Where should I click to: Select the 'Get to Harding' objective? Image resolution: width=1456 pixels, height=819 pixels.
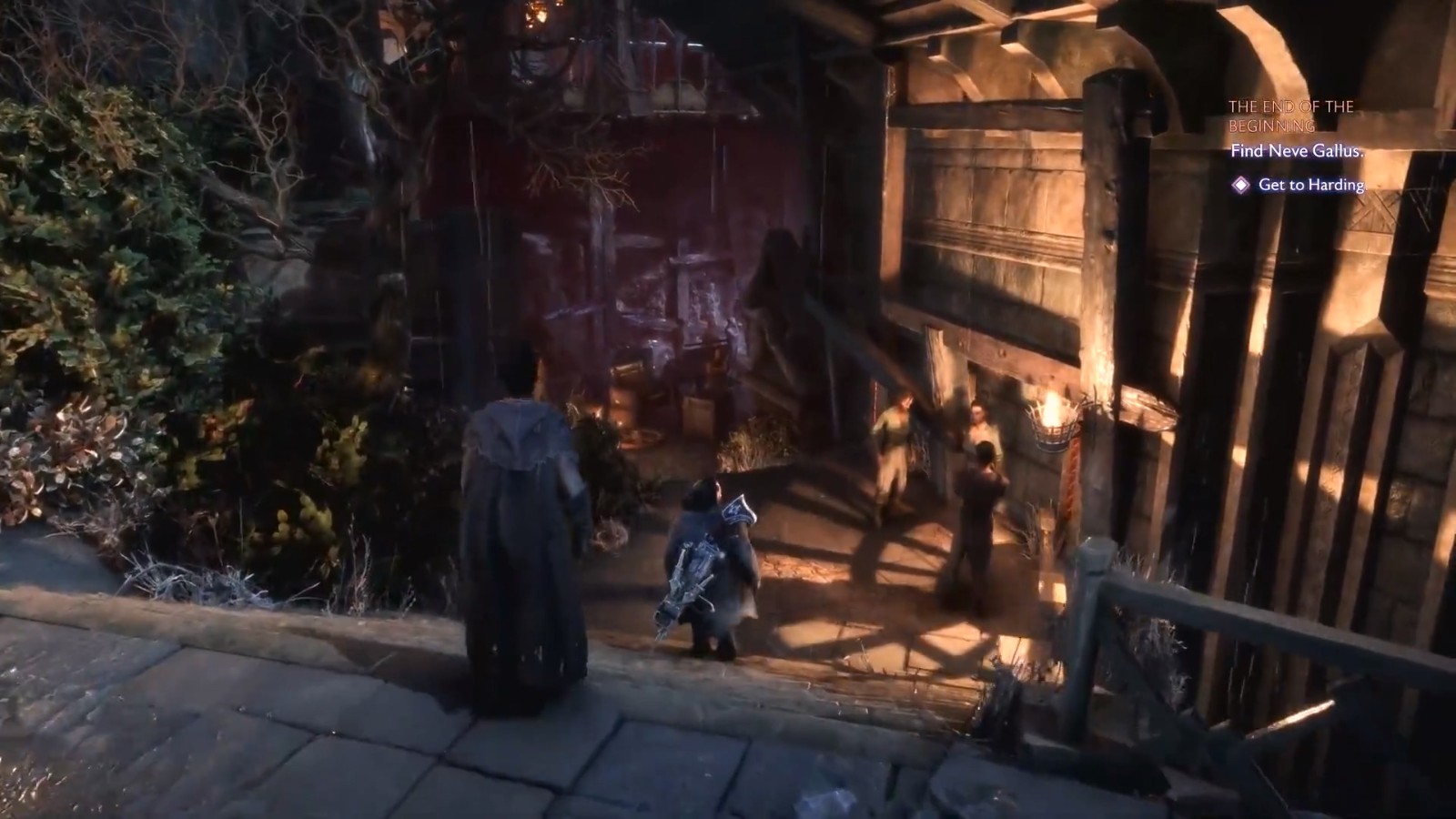[1310, 185]
